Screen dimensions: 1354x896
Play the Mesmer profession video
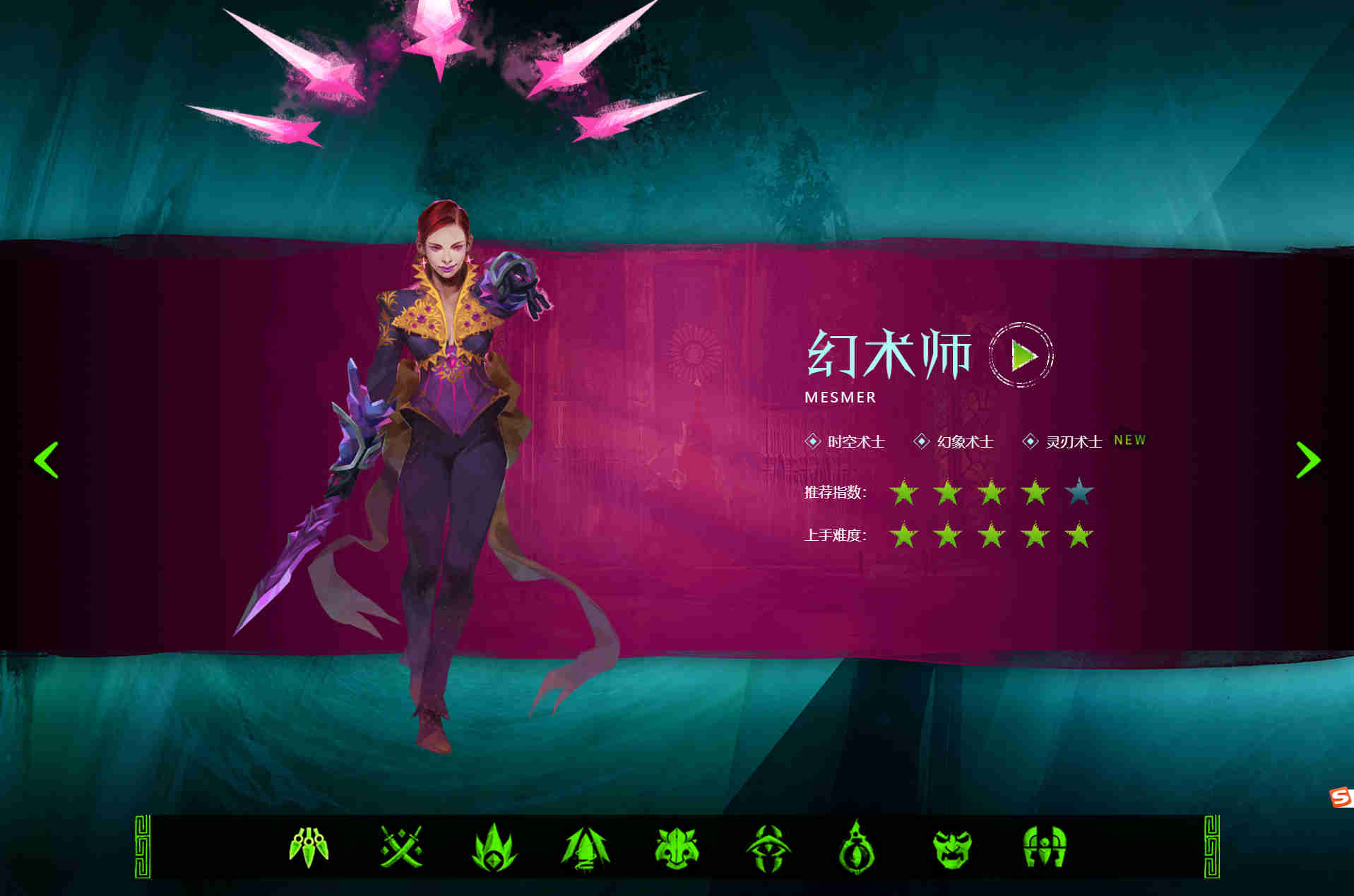pos(1019,357)
